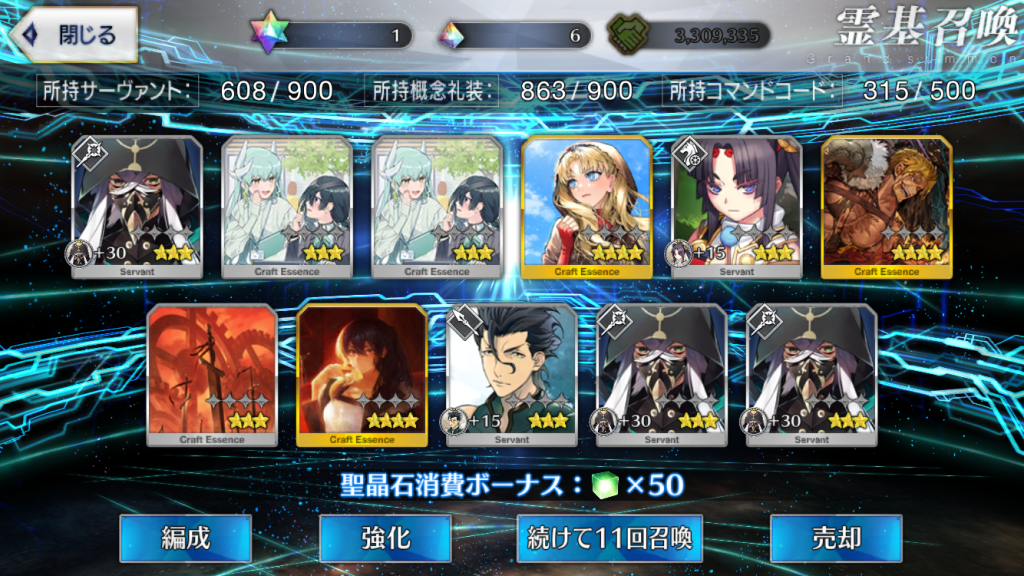View the dark-haired girl Servant card with +15
Screen dimensions: 1024x576
[737, 206]
